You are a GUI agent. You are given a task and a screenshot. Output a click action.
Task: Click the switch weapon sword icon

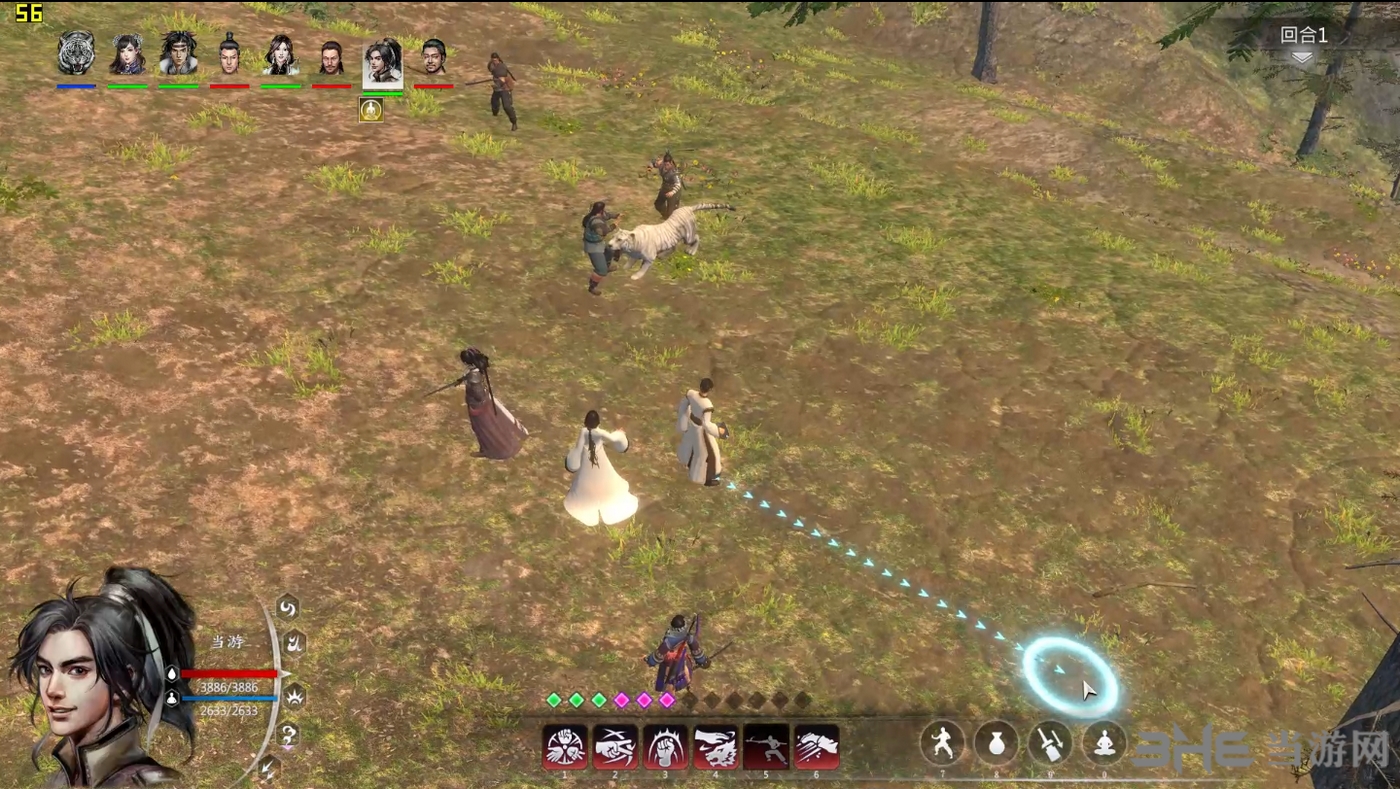pyautogui.click(x=1050, y=743)
